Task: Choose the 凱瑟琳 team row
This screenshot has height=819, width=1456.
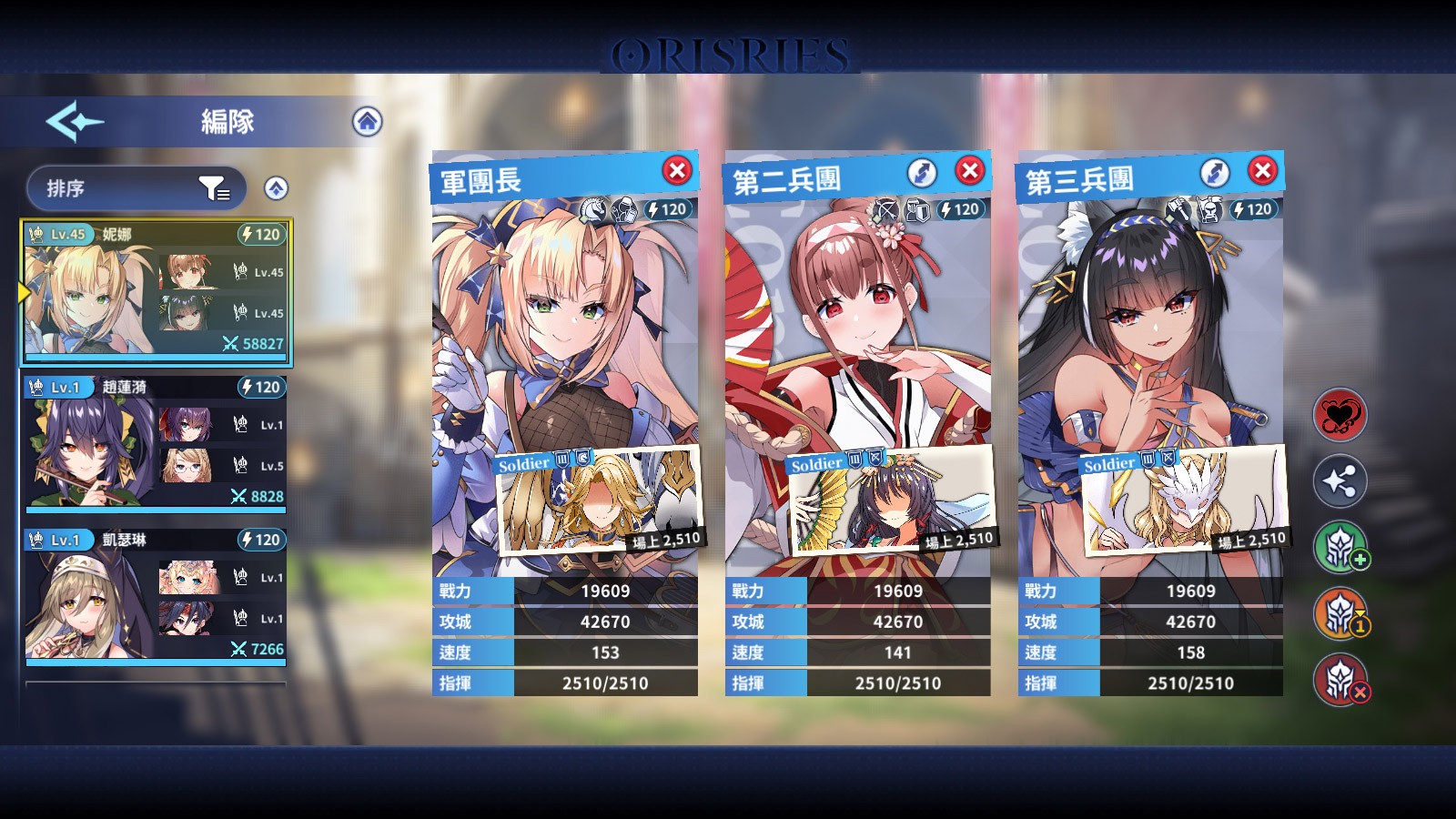Action: pos(156,595)
